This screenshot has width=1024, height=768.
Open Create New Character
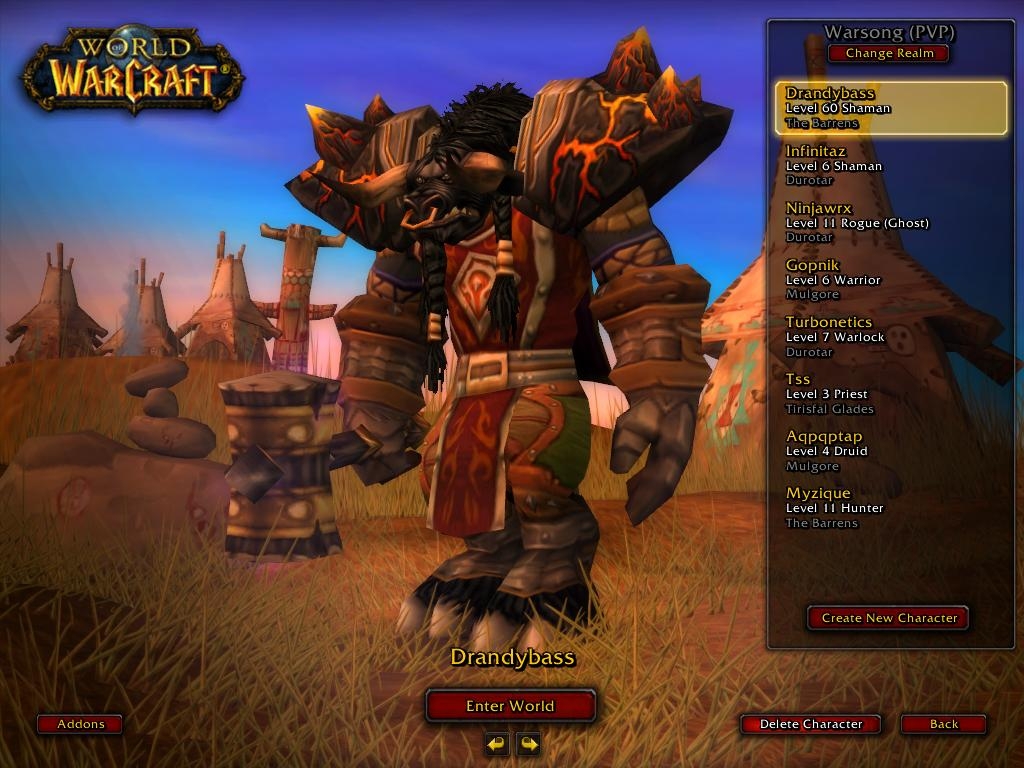tap(888, 618)
